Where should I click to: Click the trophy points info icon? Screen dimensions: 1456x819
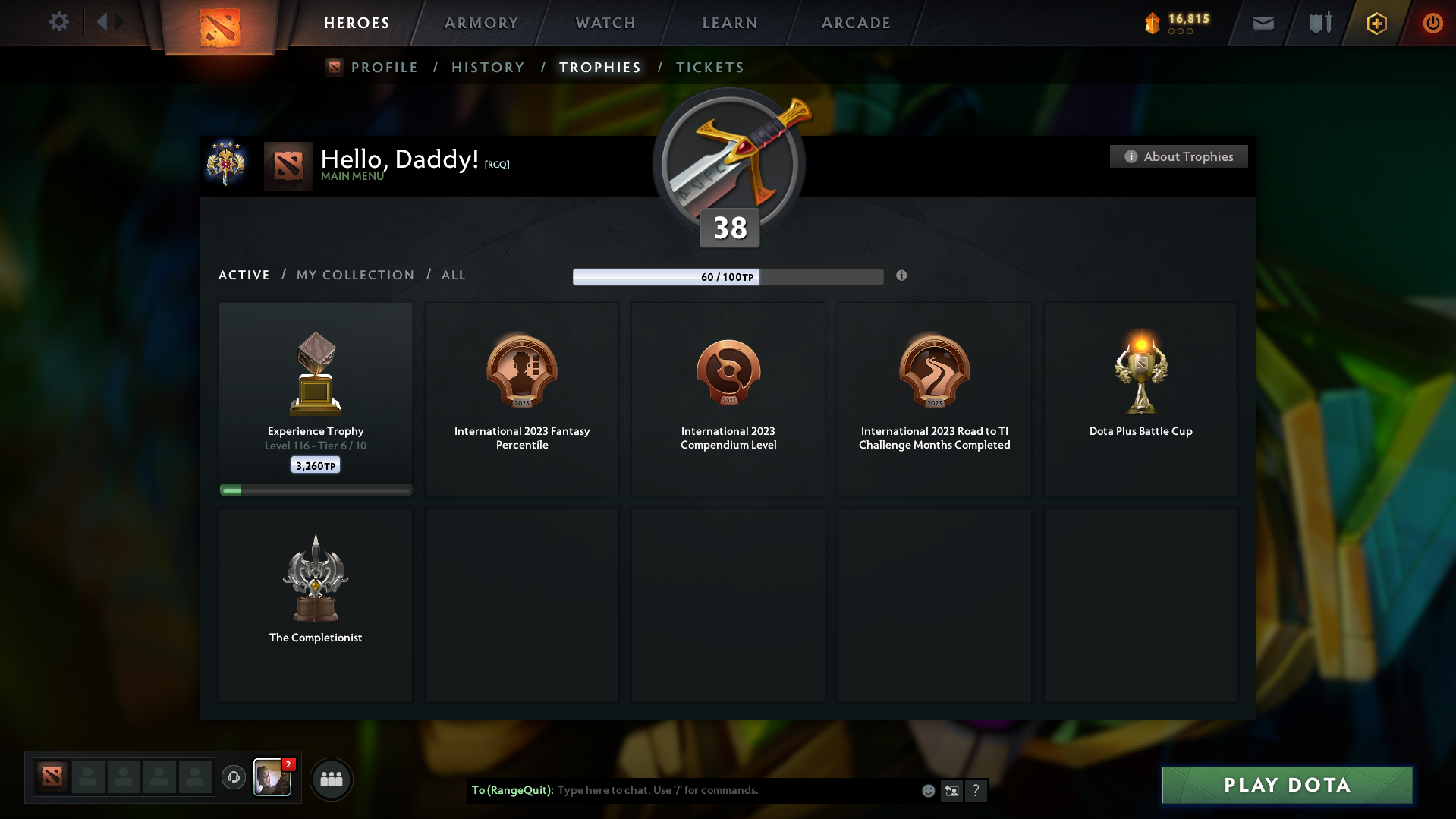901,276
